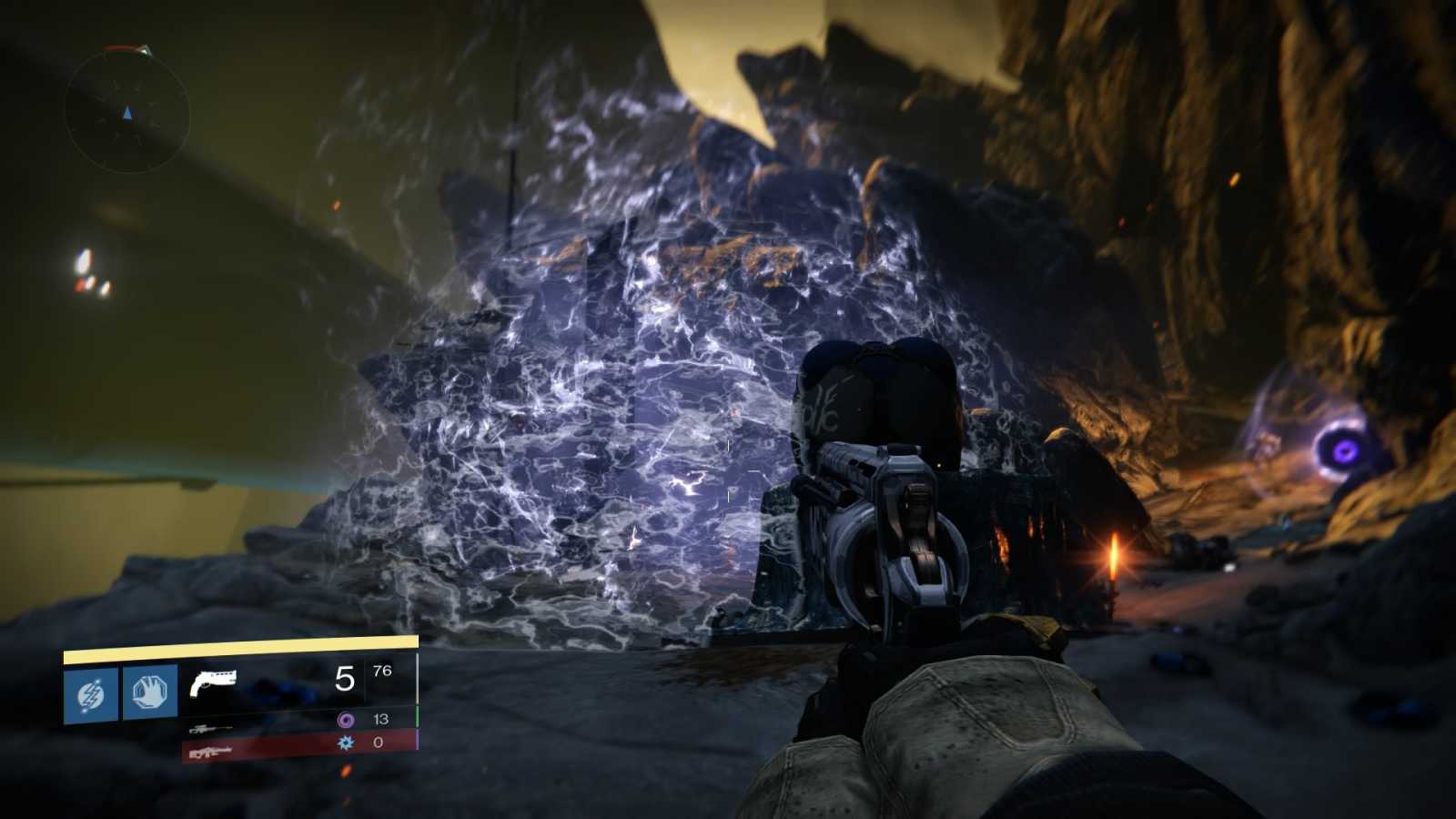Select the blue player direction arrow on radar
Image resolution: width=1456 pixels, height=819 pixels.
tap(126, 112)
